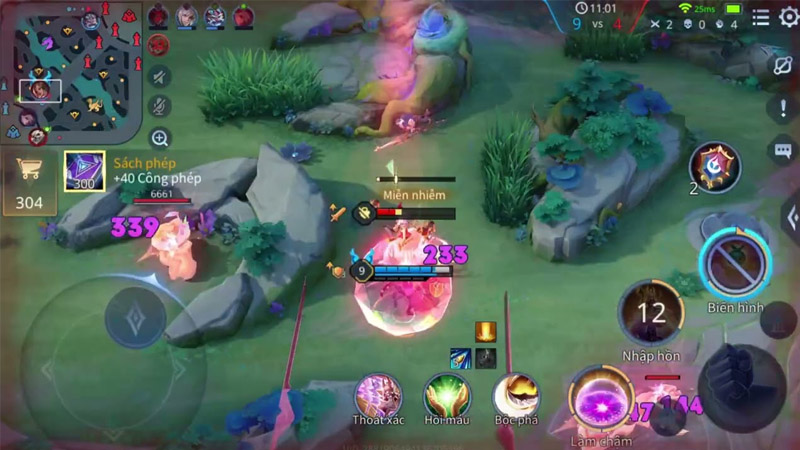Viewport: 800px width, 450px height.
Task: Toggle the speaker mute button
Action: [x=159, y=76]
